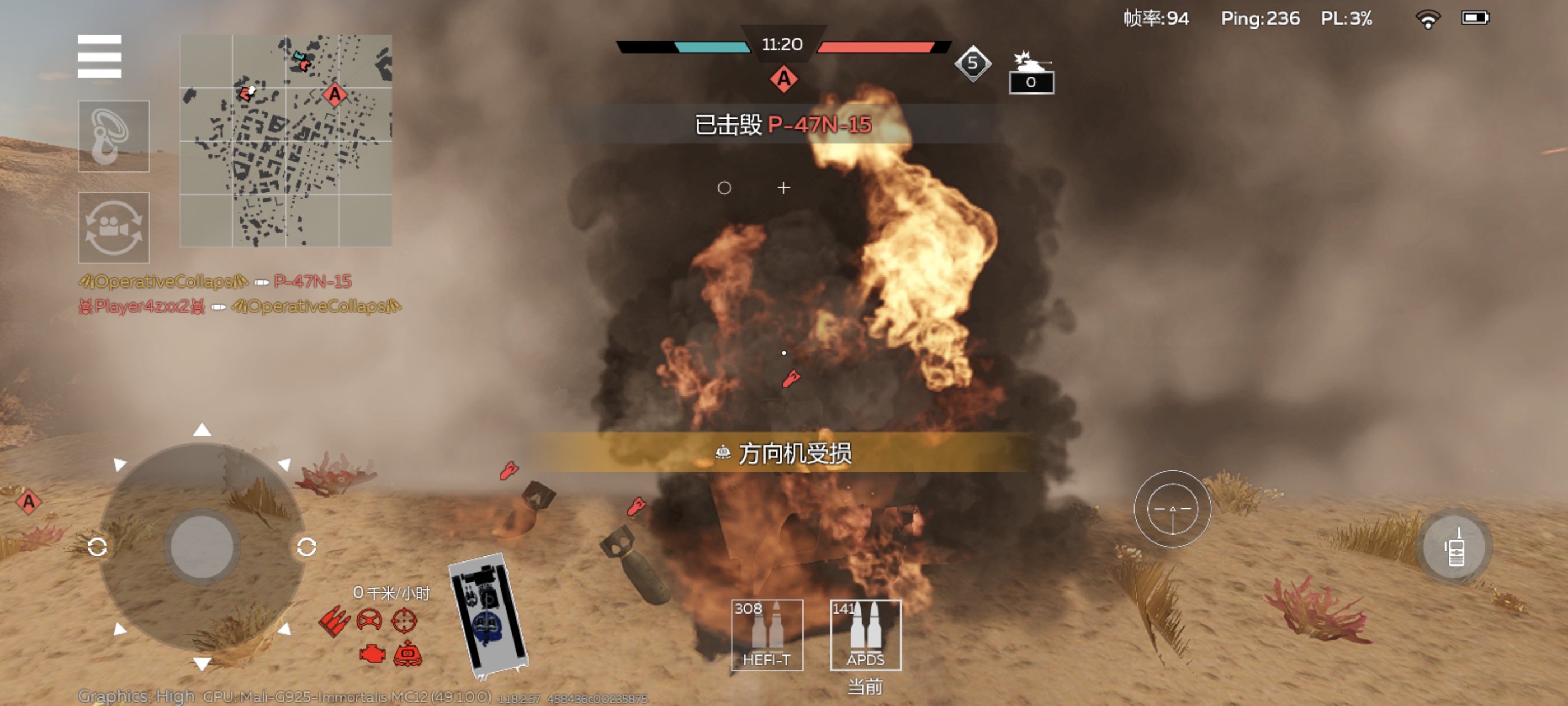Tap the joystick reverse arrow

(202, 663)
